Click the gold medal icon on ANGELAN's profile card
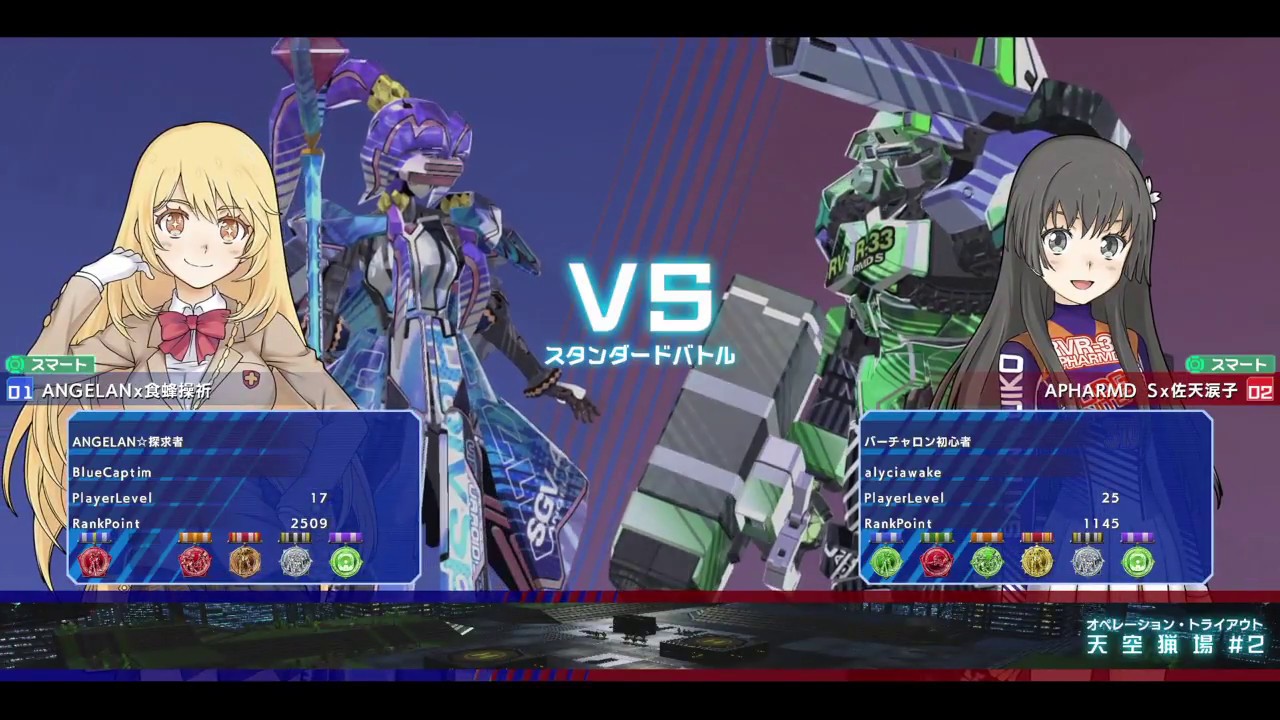Screen dimensions: 1280x720 246,562
